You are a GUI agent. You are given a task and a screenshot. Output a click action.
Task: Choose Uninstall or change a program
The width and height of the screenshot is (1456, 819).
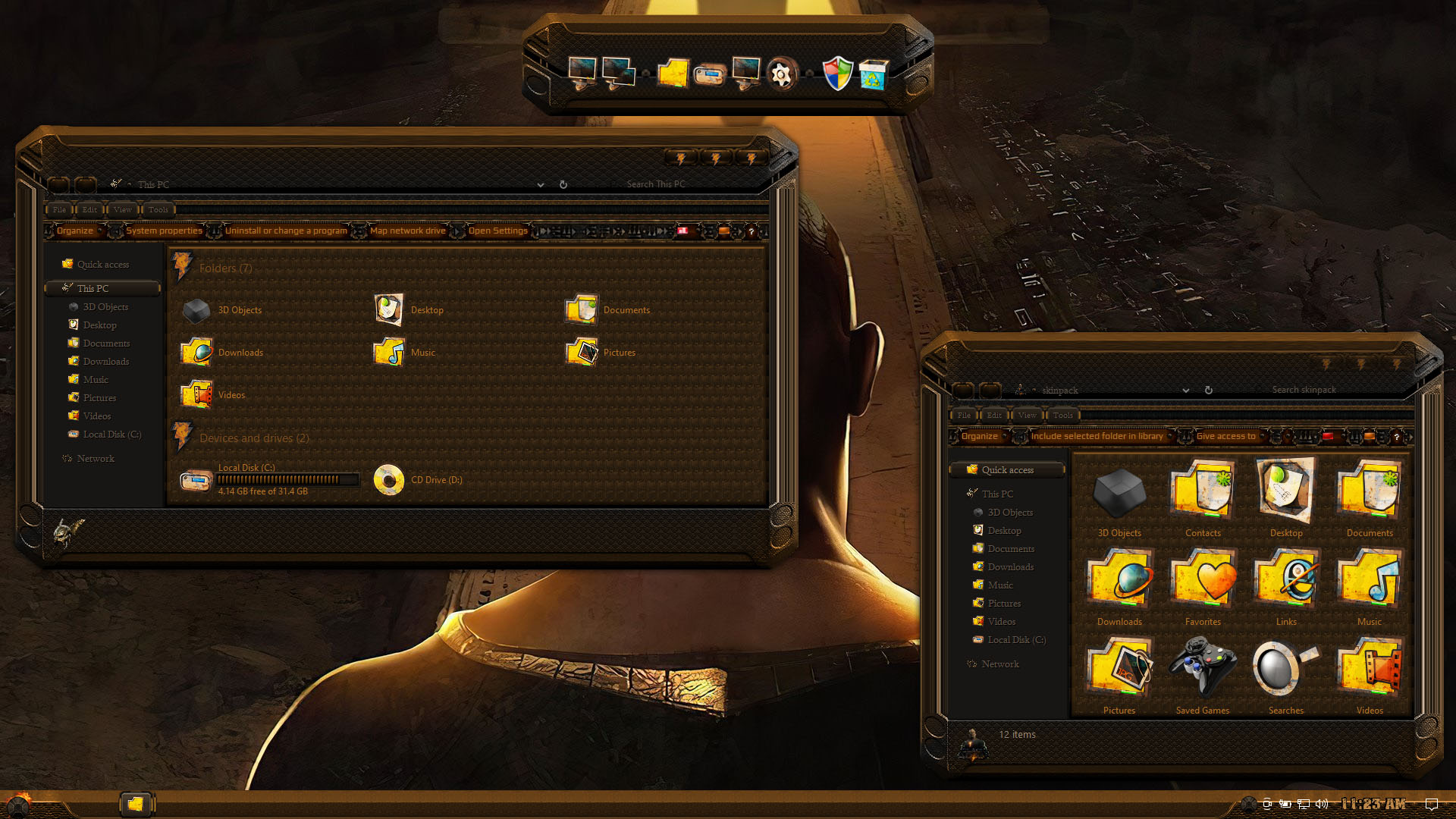[x=286, y=231]
